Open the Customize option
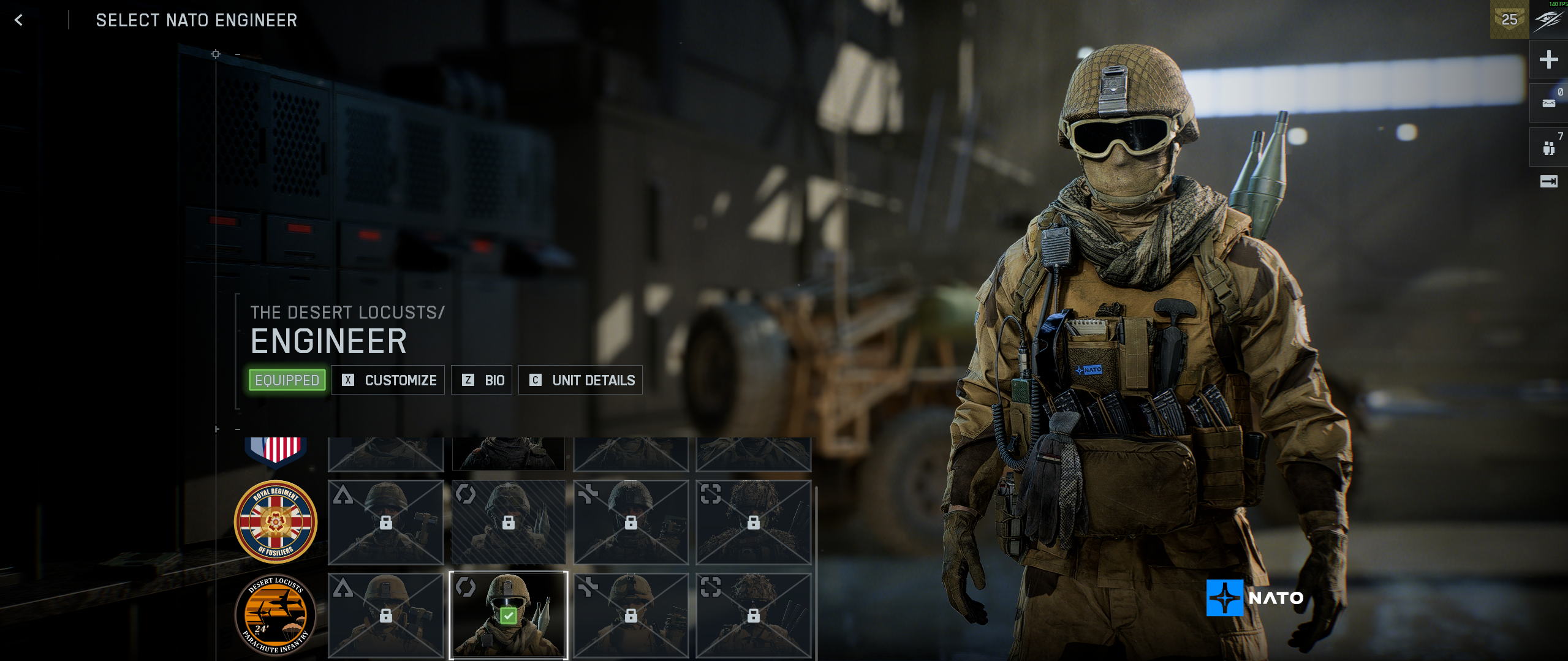The width and height of the screenshot is (1568, 661). (x=388, y=380)
